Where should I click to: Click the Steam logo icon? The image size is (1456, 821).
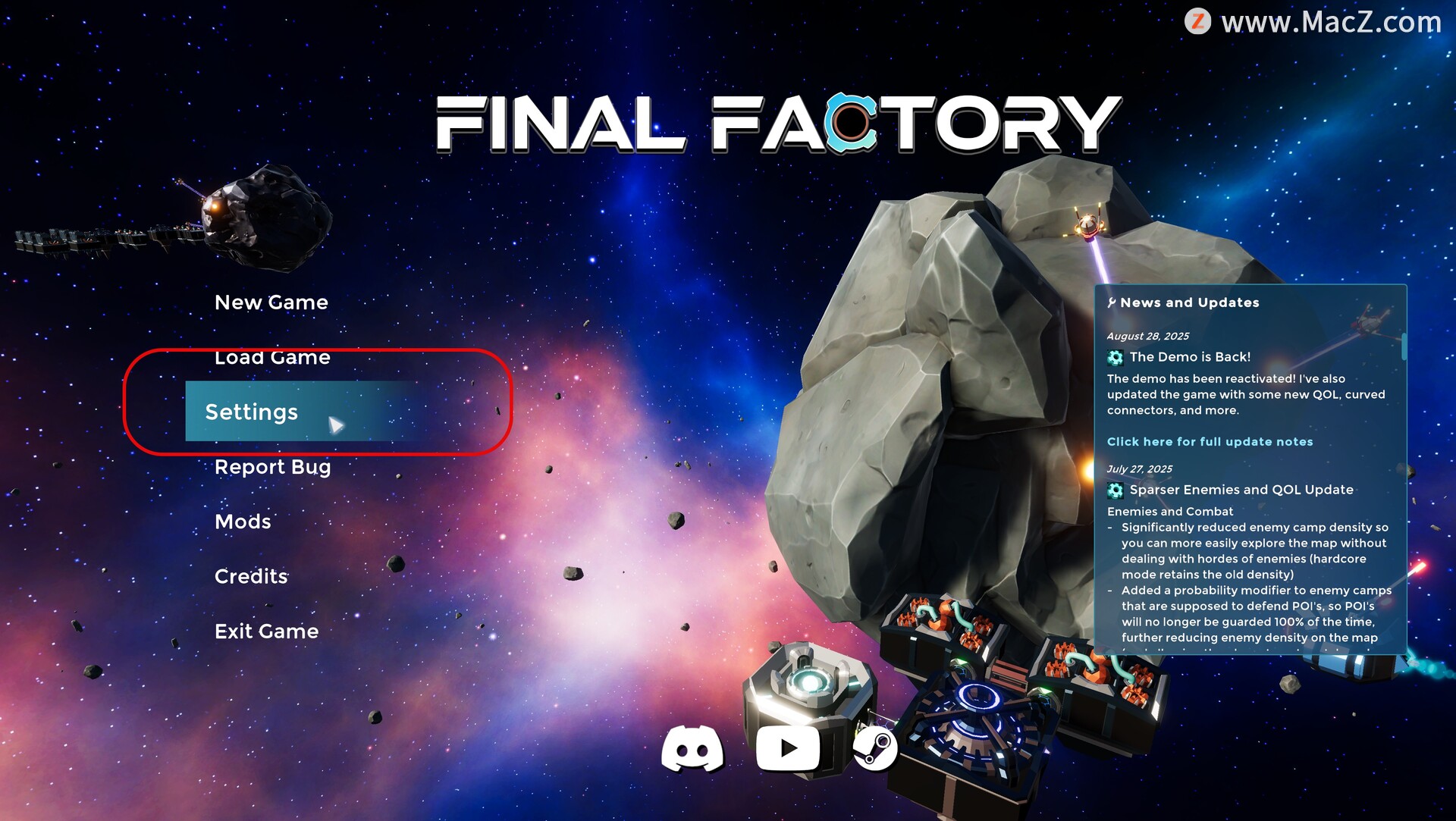tap(875, 748)
